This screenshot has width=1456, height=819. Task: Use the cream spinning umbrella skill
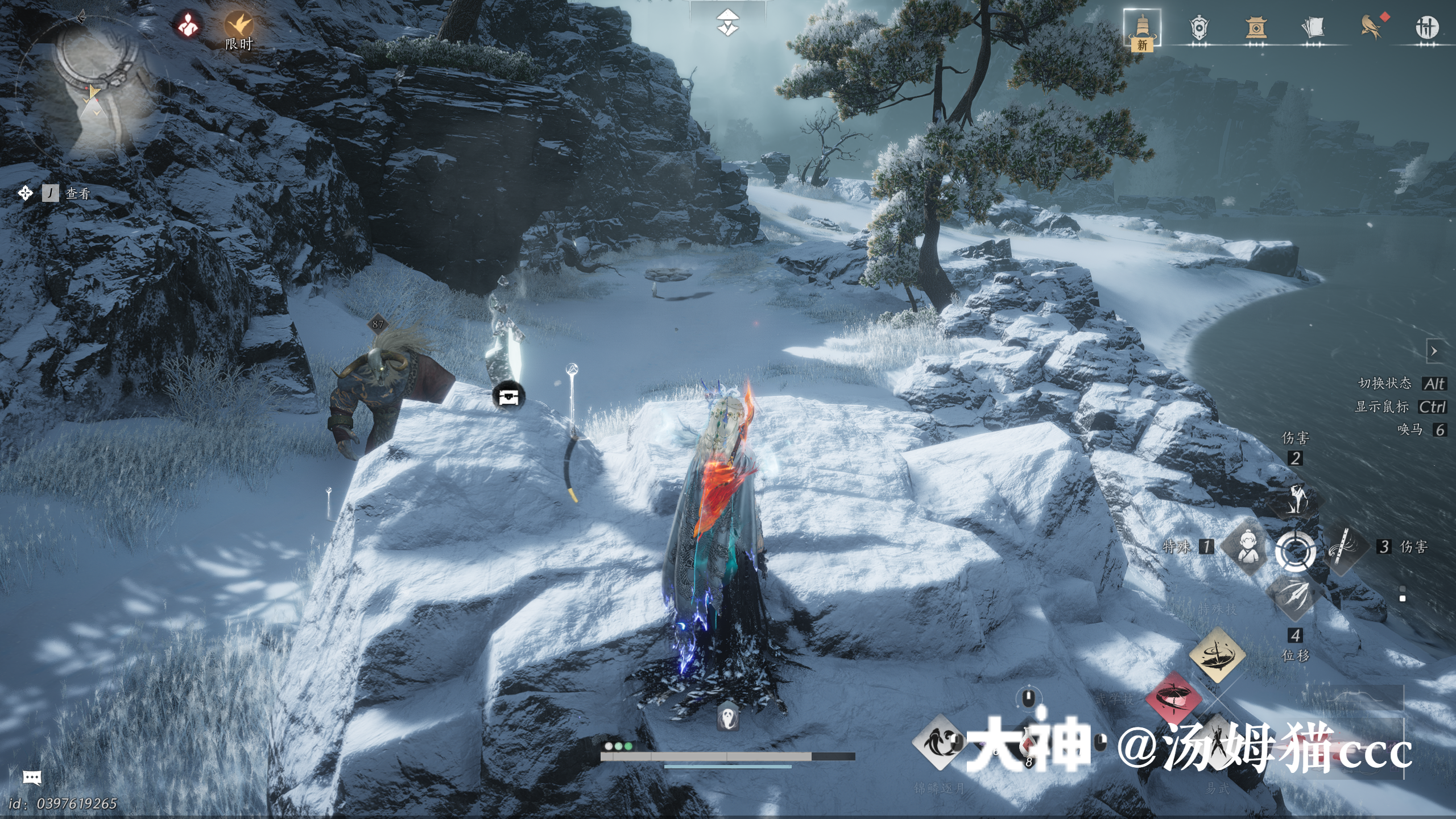pyautogui.click(x=1217, y=655)
